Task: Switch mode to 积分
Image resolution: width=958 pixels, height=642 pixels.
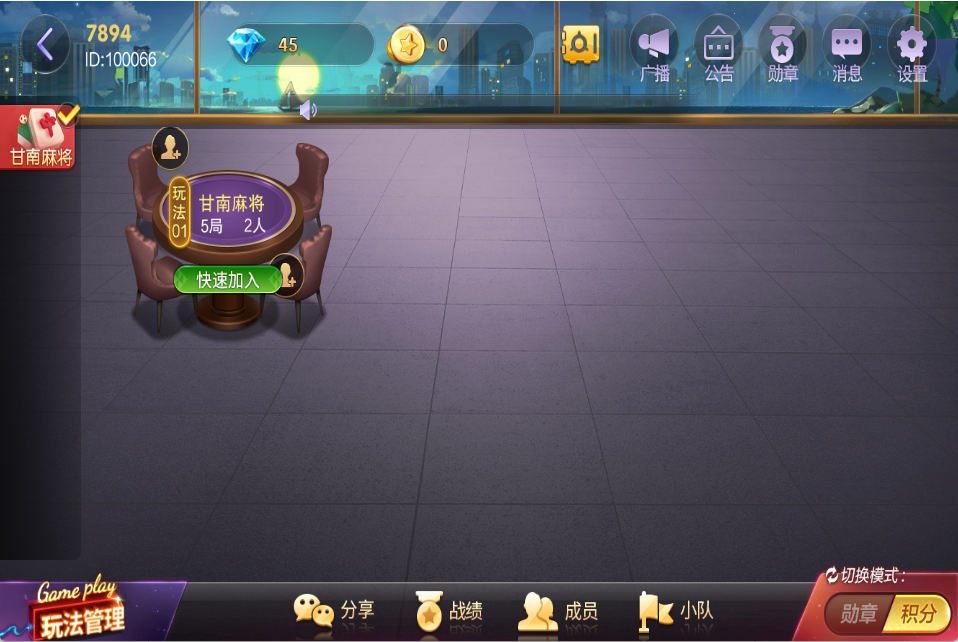Action: tap(917, 613)
